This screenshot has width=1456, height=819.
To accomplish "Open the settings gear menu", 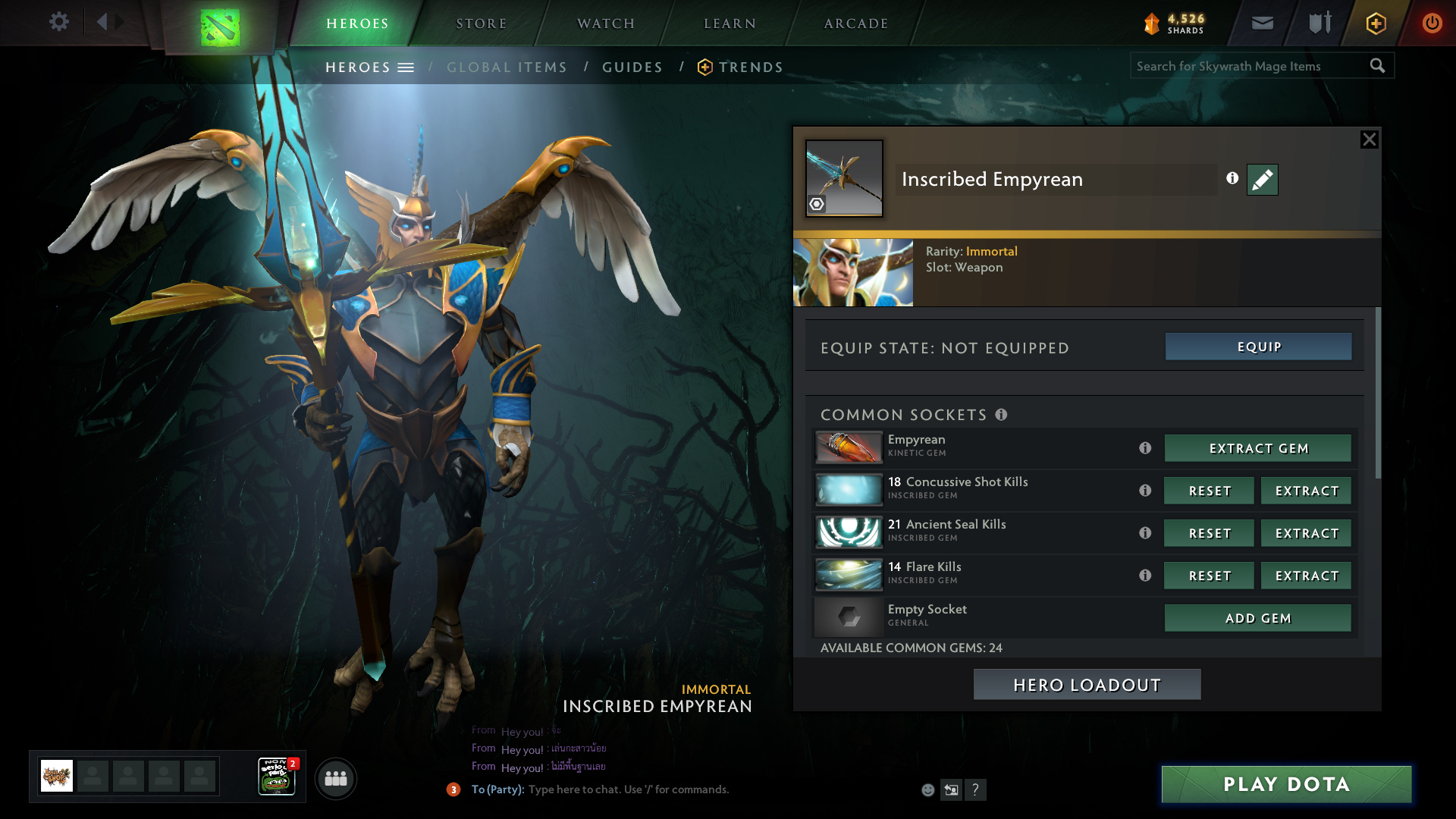I will [59, 22].
